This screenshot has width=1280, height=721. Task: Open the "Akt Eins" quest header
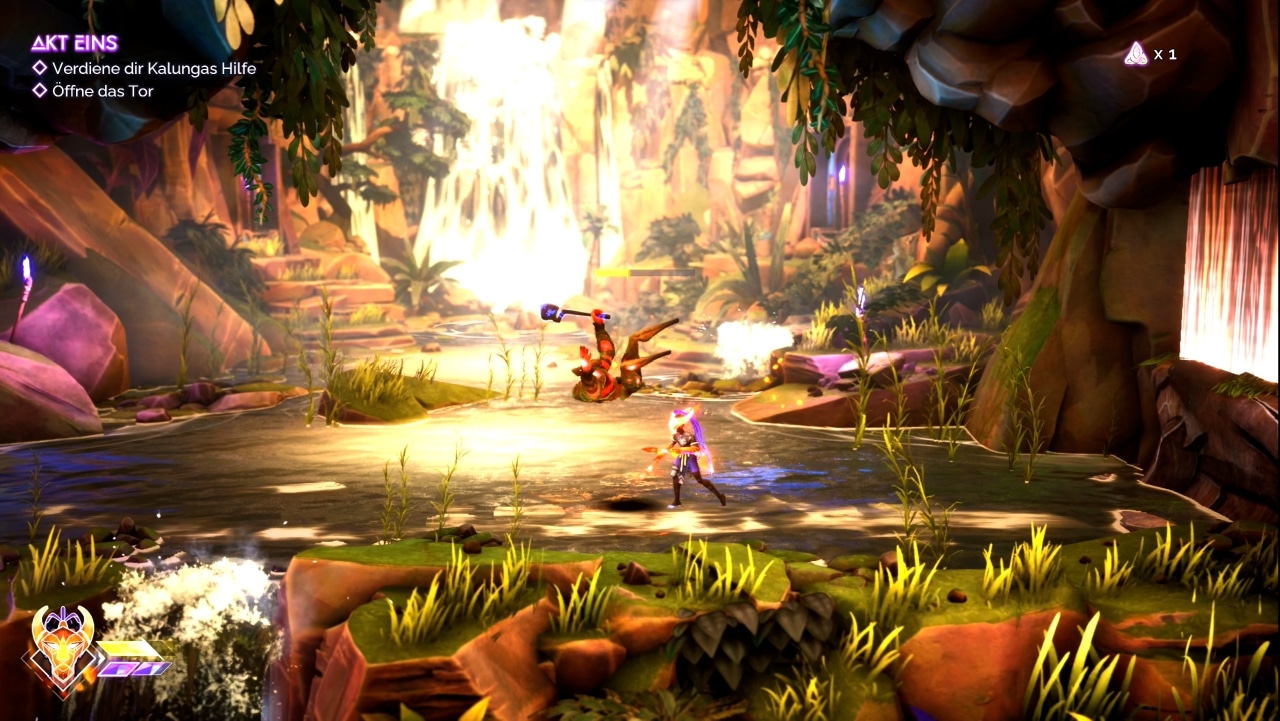75,43
